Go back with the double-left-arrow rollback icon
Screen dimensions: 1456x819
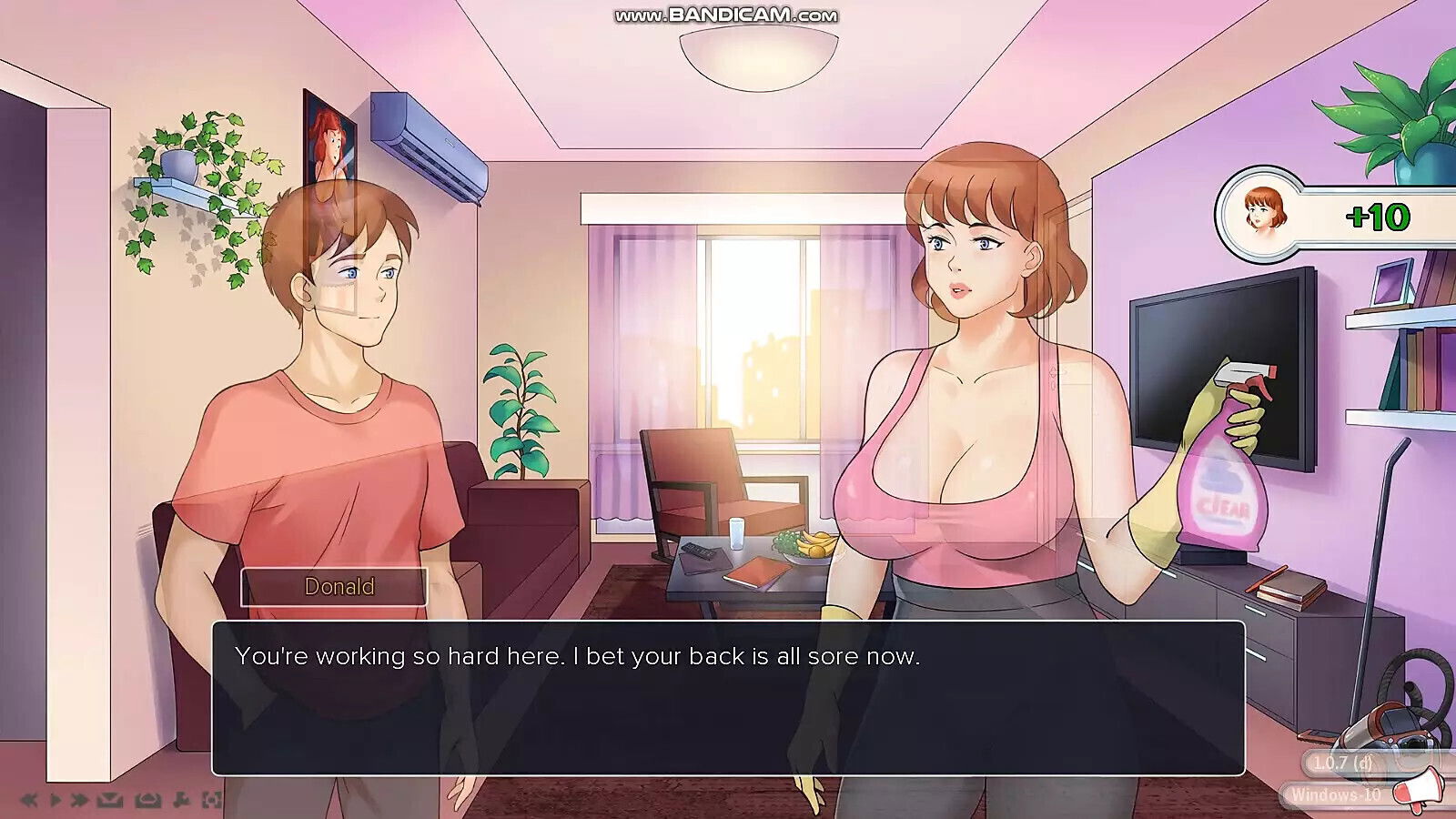pyautogui.click(x=30, y=800)
